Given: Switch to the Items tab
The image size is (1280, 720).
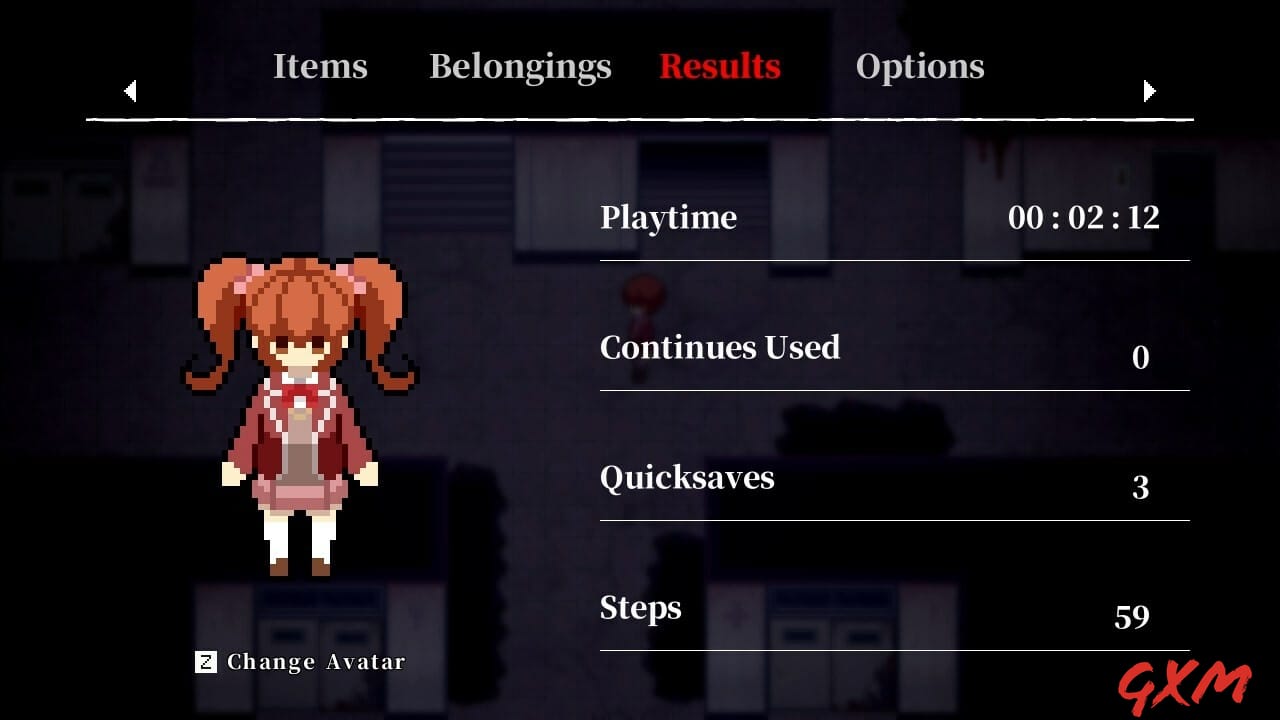Looking at the screenshot, I should (320, 66).
